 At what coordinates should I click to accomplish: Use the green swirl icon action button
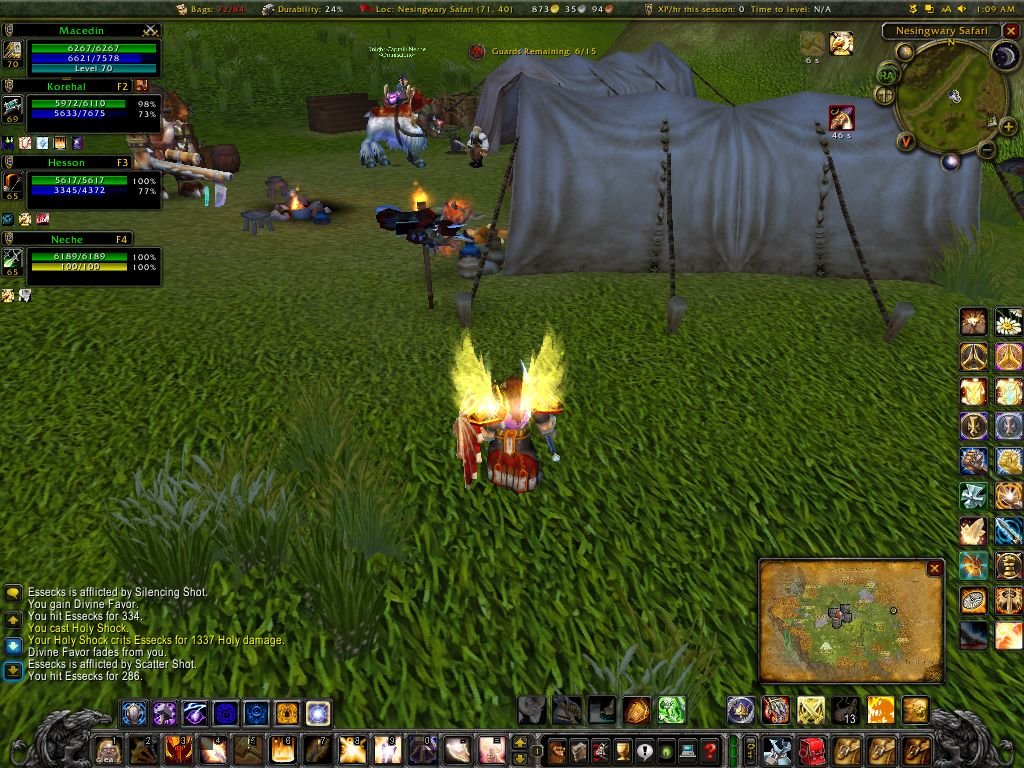click(671, 710)
